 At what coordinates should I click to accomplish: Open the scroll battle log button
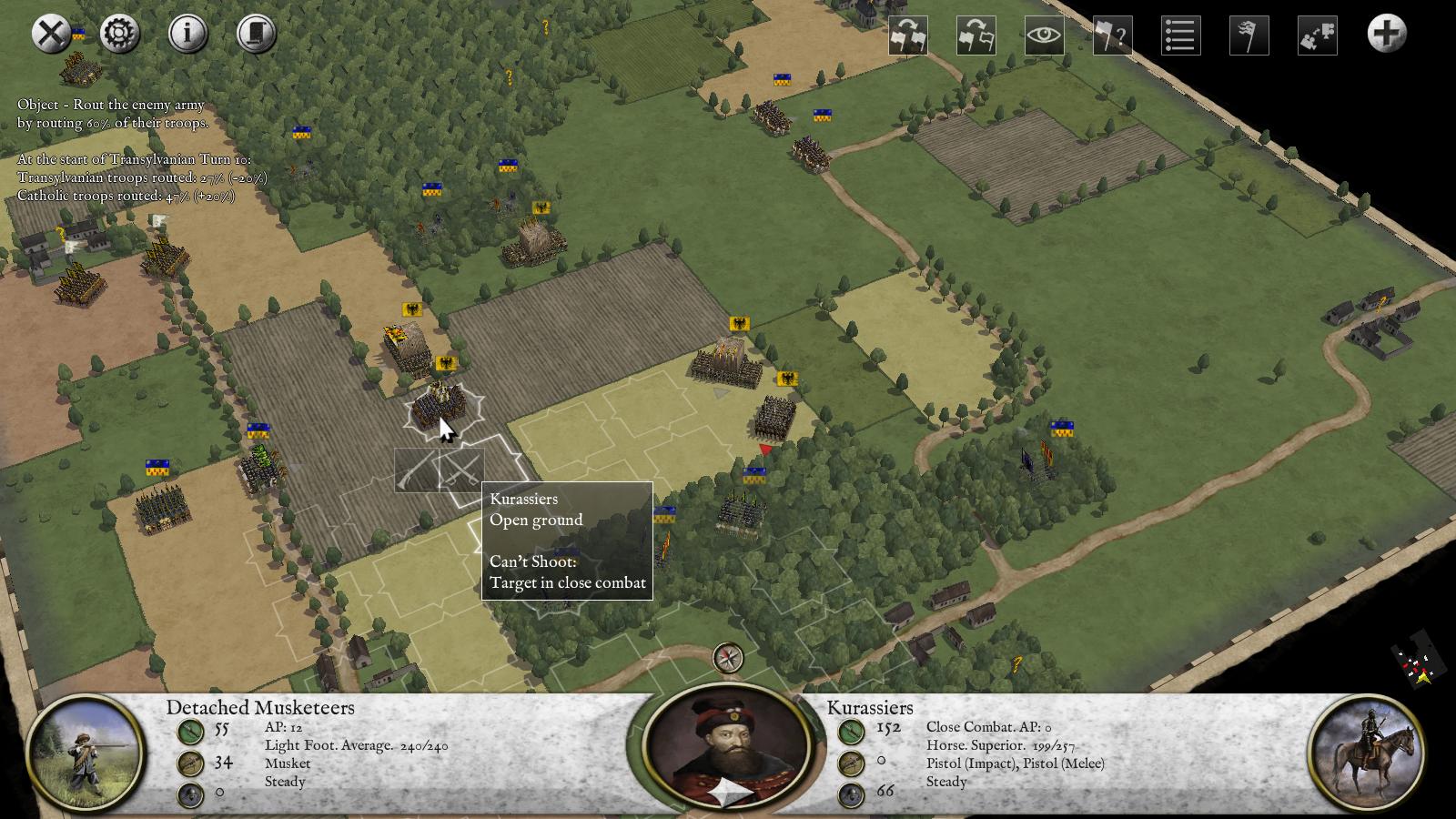(257, 35)
